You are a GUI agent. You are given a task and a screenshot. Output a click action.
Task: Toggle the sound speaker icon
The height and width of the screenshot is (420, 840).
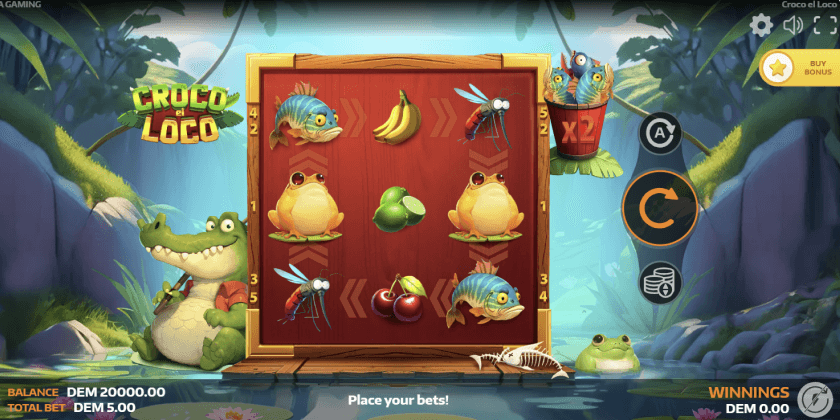coord(793,26)
